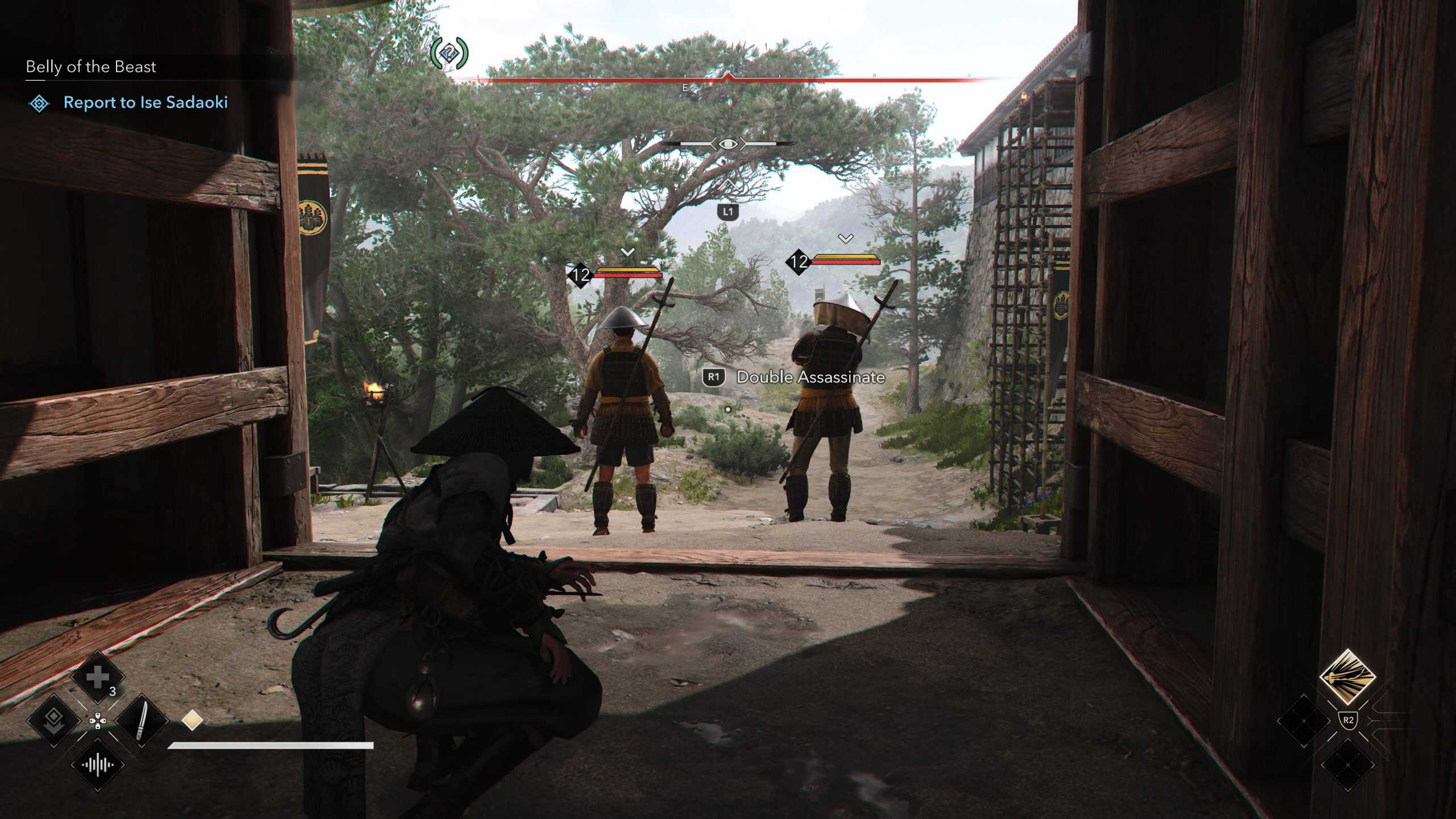Activate the R2 ability icon bottom right
This screenshot has width=1456, height=819.
1347,677
